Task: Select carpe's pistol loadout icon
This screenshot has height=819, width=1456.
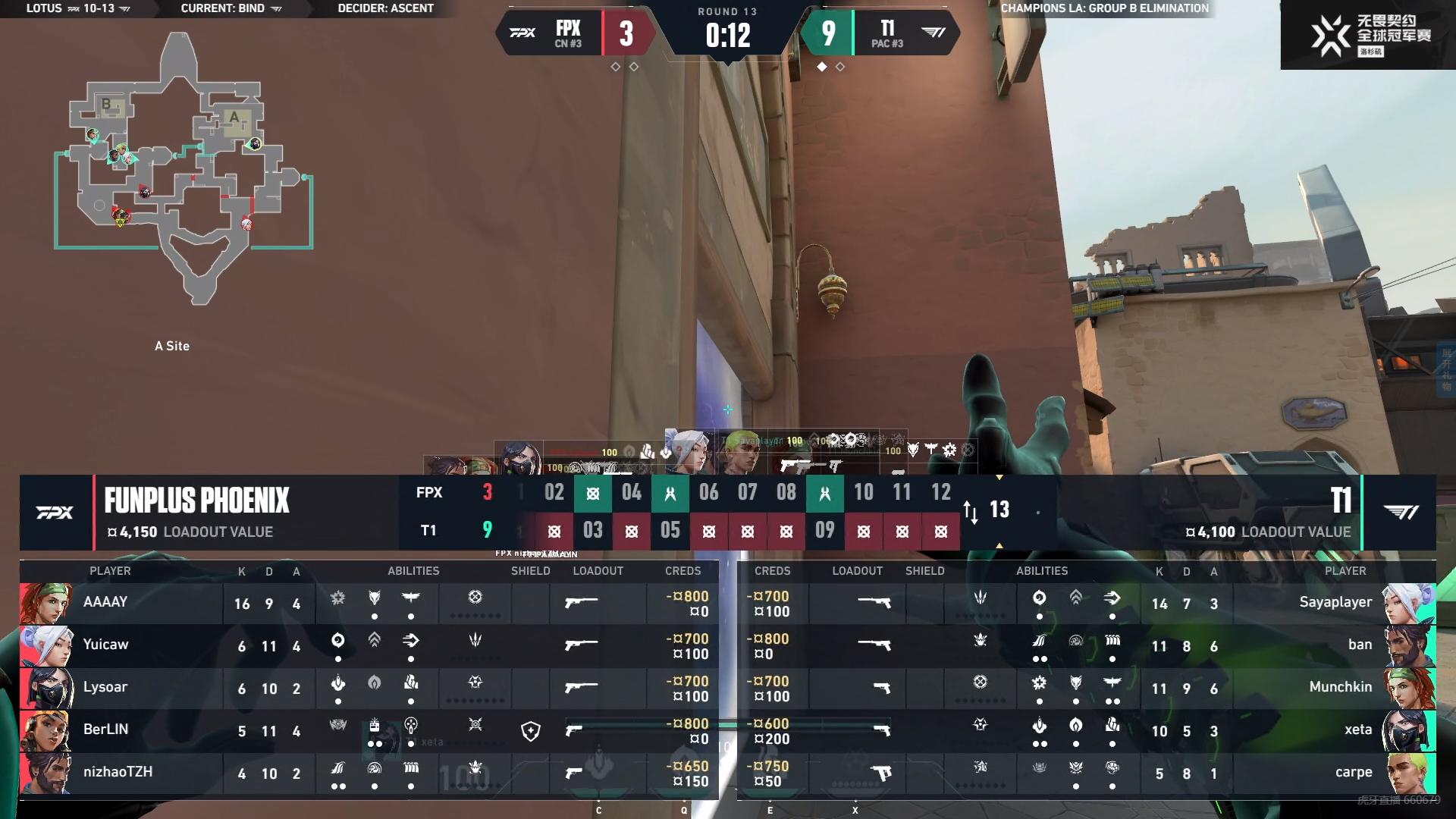Action: pos(880,774)
